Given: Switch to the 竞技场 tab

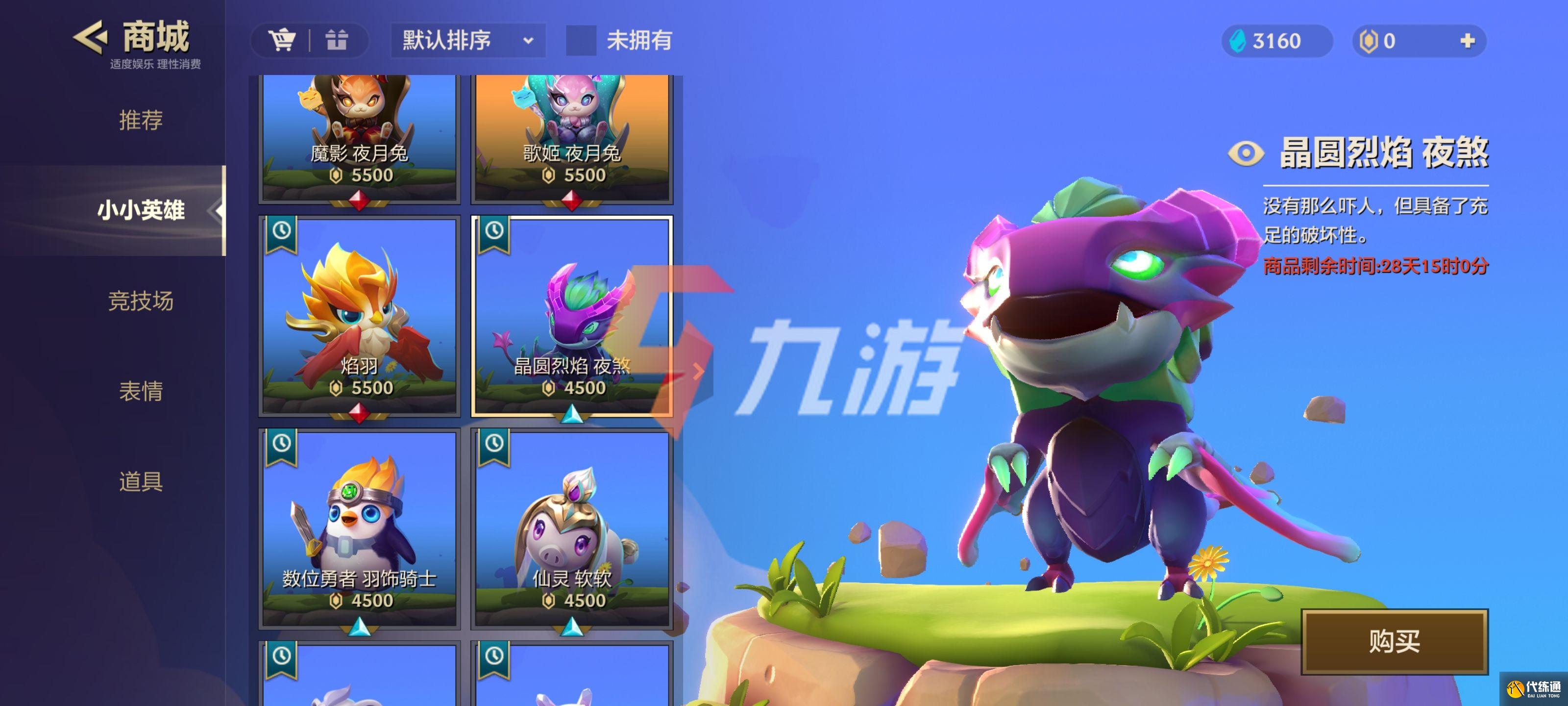Looking at the screenshot, I should tap(141, 302).
